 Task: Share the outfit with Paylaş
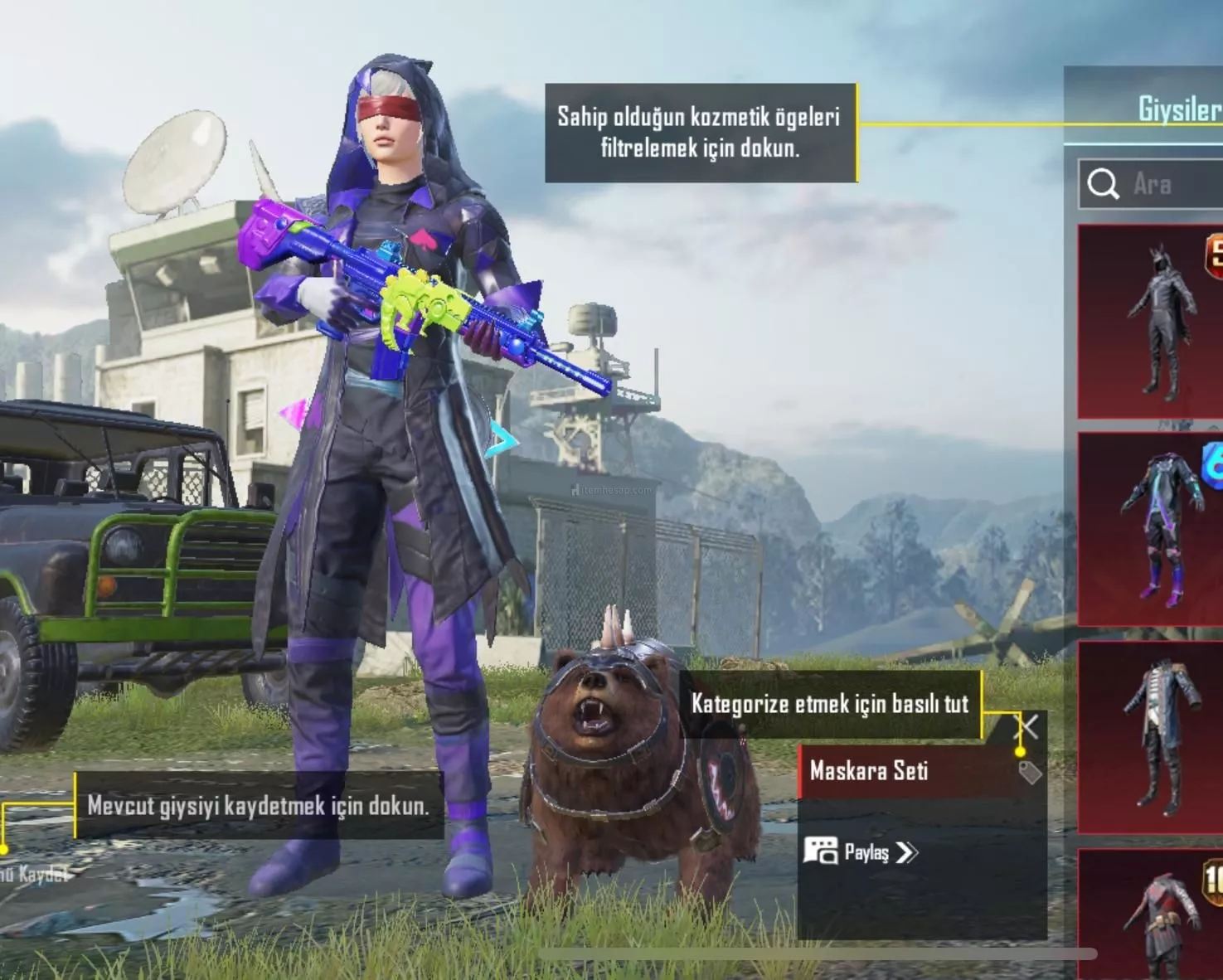(x=862, y=852)
